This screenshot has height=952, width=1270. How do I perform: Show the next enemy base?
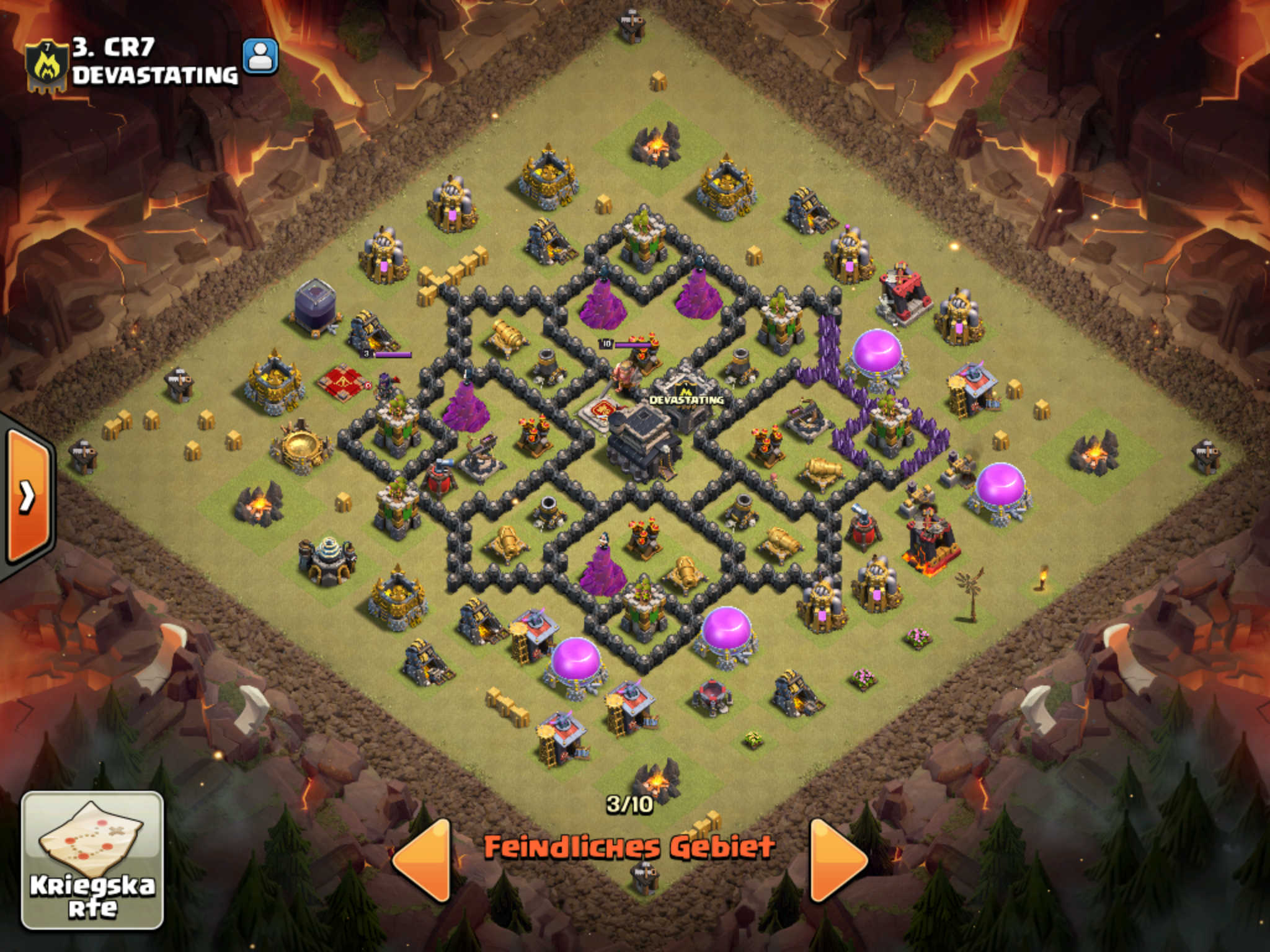point(837,859)
